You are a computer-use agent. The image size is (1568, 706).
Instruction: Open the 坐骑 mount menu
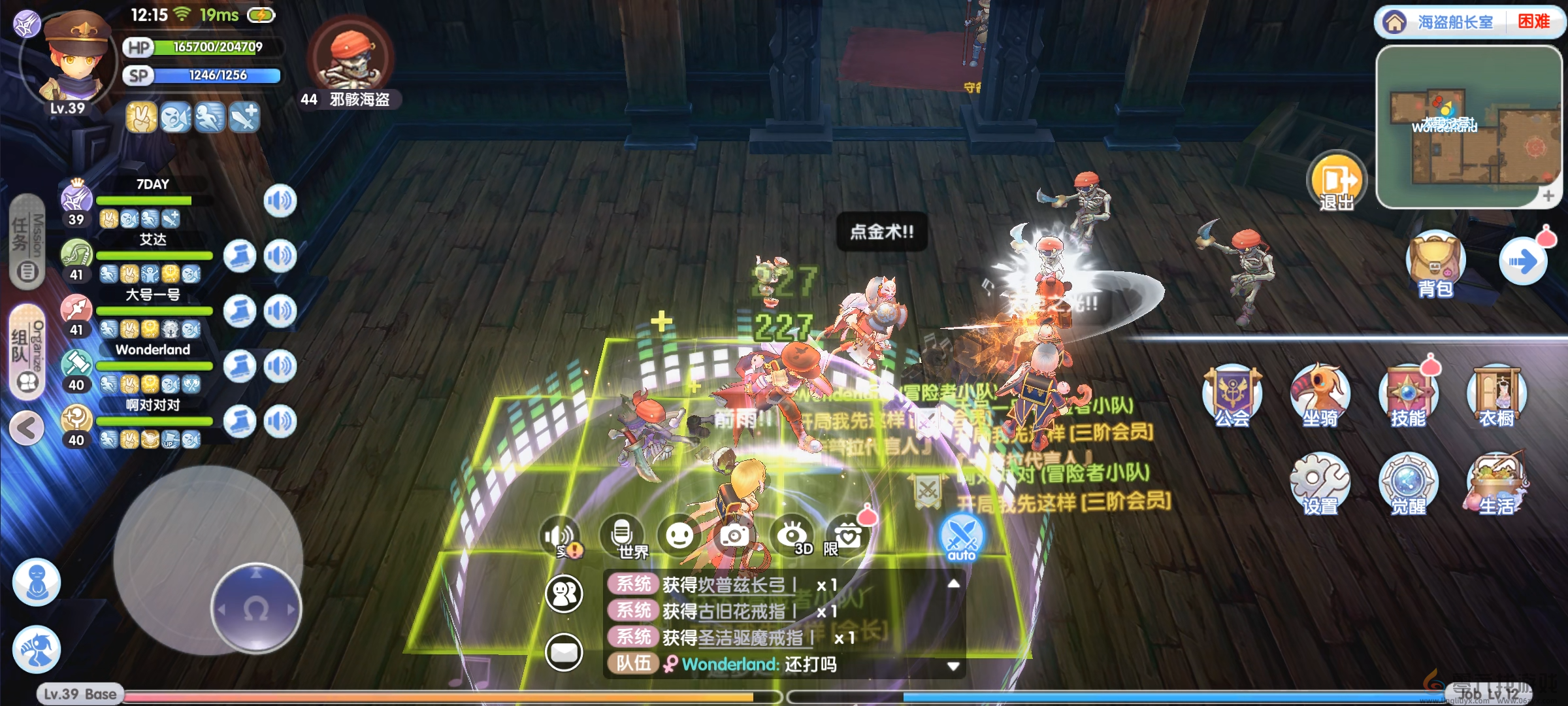pyautogui.click(x=1320, y=395)
